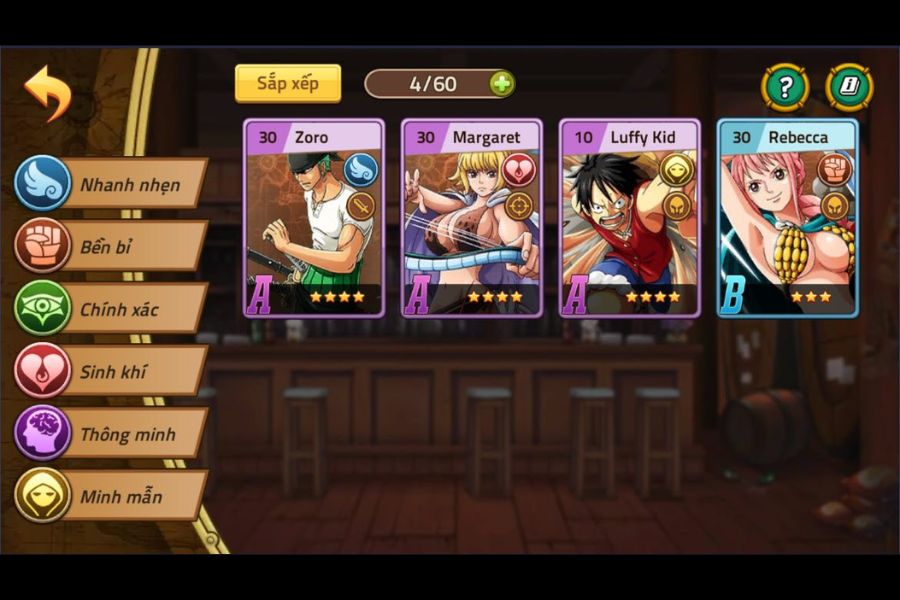Open the question mark help button
This screenshot has width=900, height=600.
tap(785, 87)
